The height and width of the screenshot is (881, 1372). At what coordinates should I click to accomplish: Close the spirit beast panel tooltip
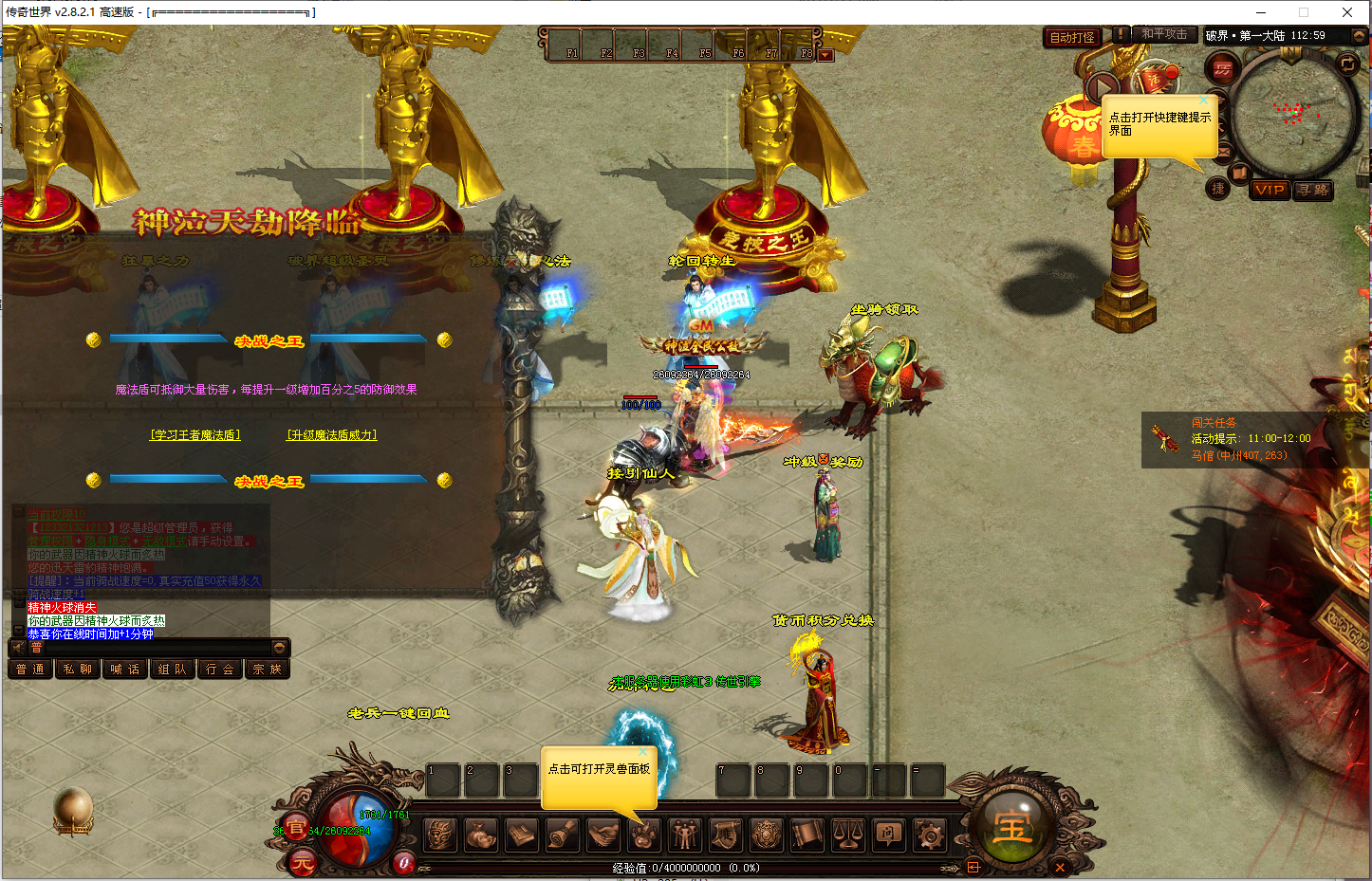pos(643,752)
